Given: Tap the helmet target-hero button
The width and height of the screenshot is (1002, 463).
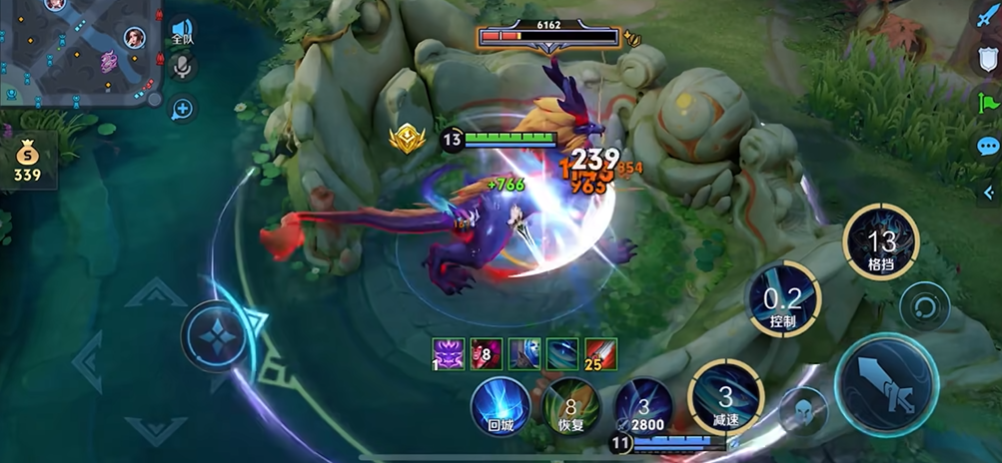Looking at the screenshot, I should [802, 410].
